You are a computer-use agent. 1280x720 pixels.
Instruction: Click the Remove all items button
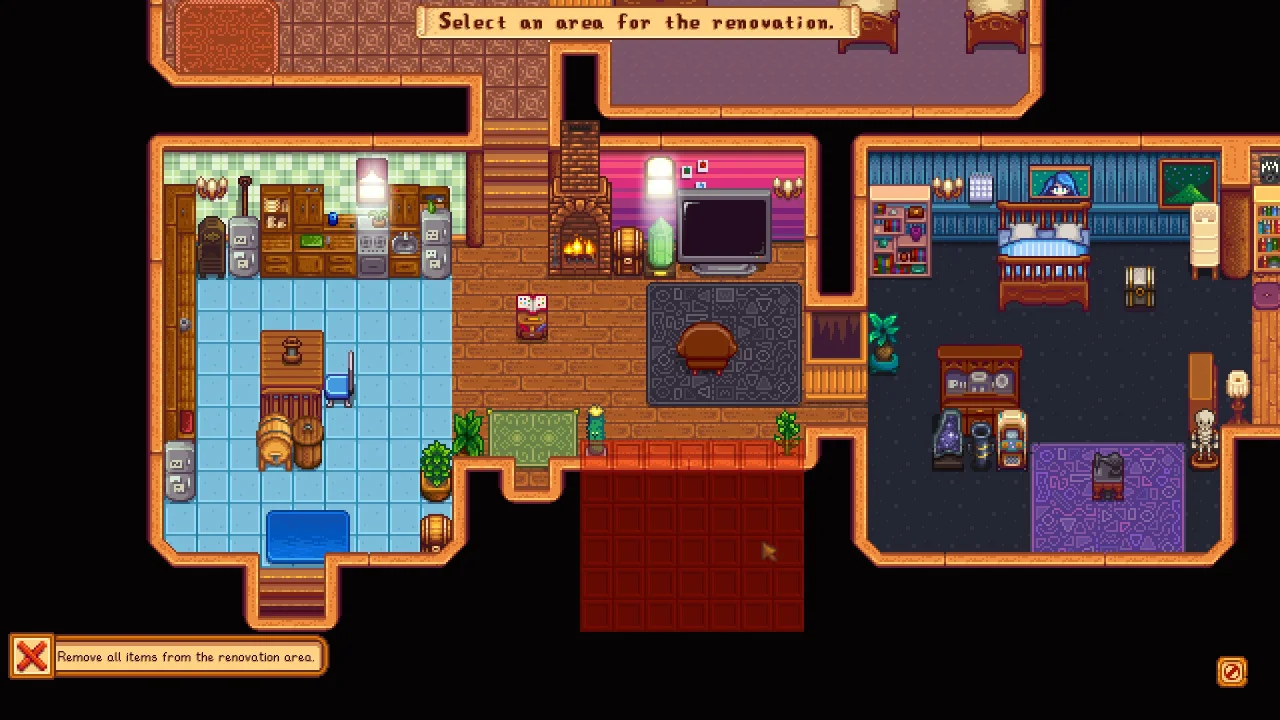(188, 657)
